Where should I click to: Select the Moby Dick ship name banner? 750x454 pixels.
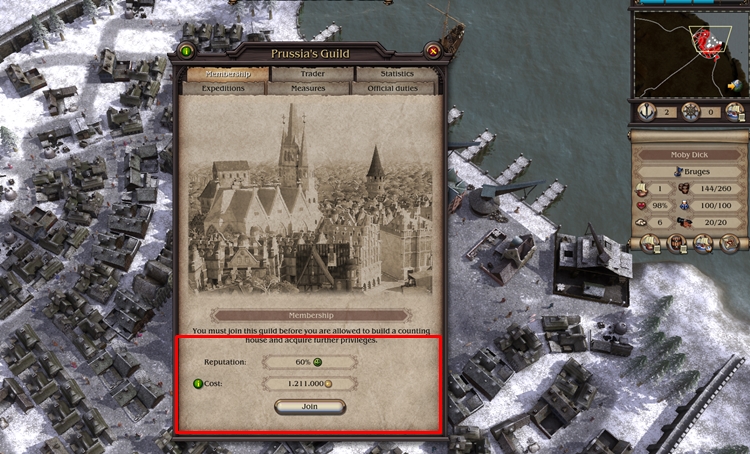point(688,155)
